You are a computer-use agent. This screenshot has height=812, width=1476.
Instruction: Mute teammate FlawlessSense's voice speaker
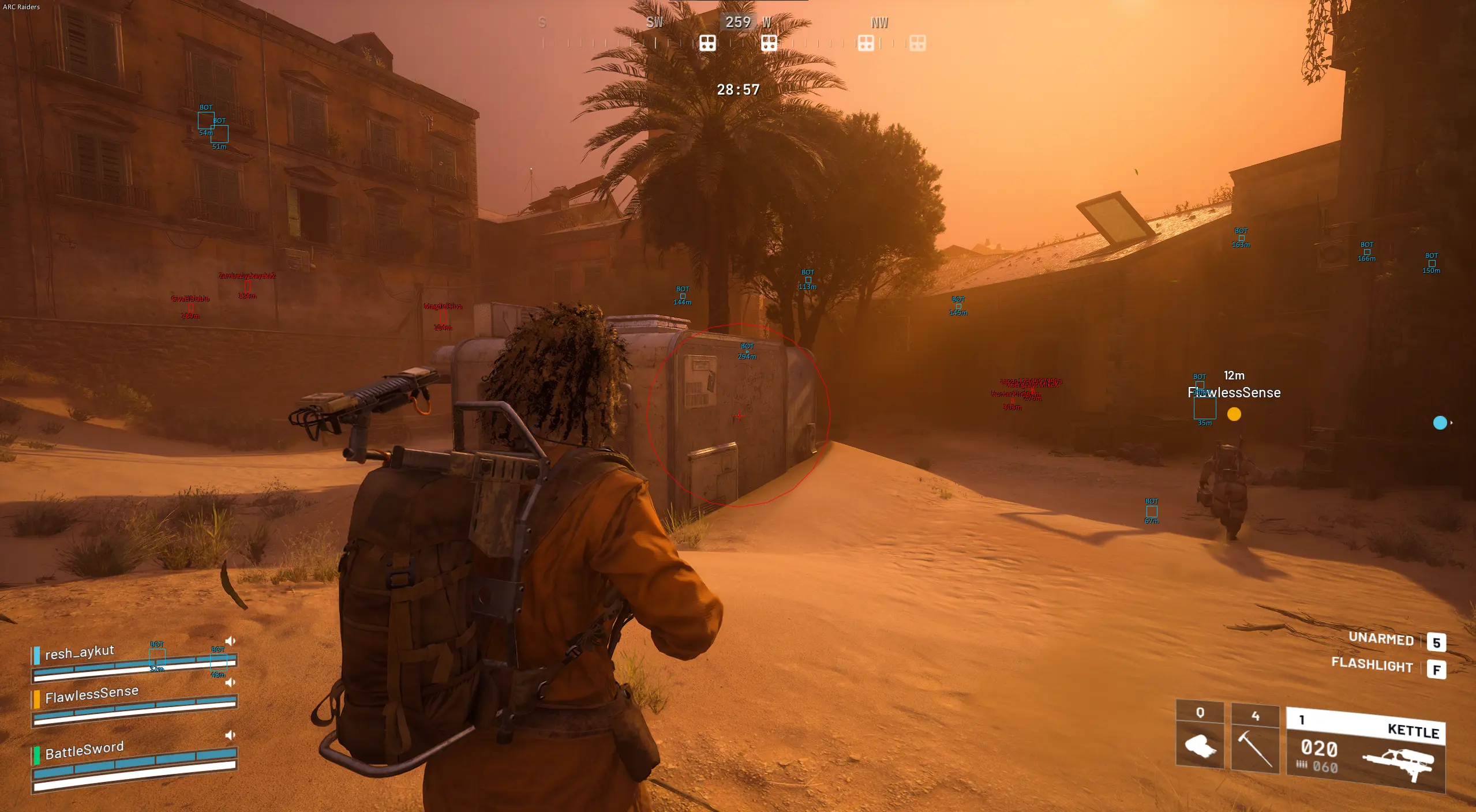(231, 682)
